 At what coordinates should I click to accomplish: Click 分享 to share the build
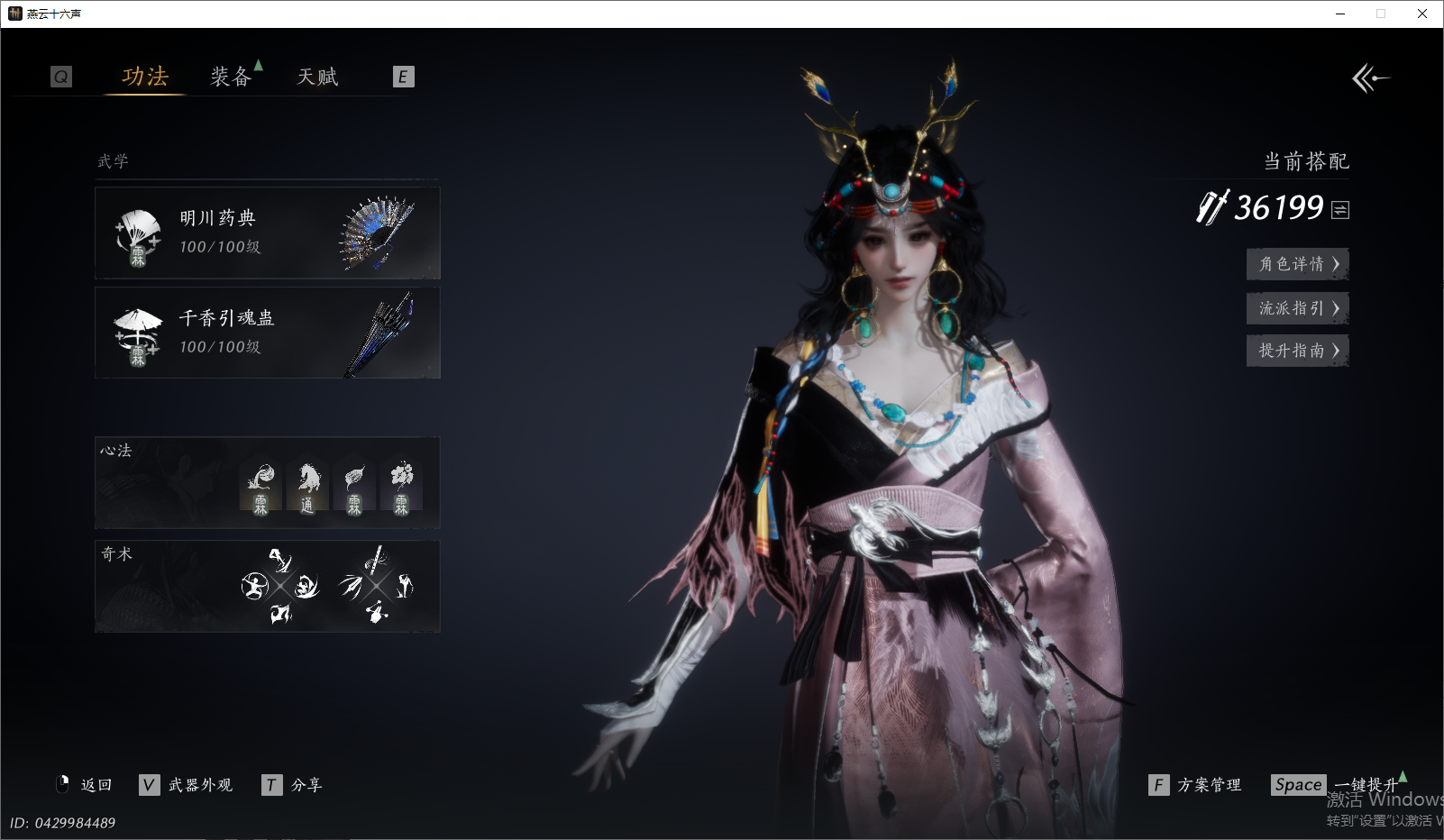pos(293,785)
